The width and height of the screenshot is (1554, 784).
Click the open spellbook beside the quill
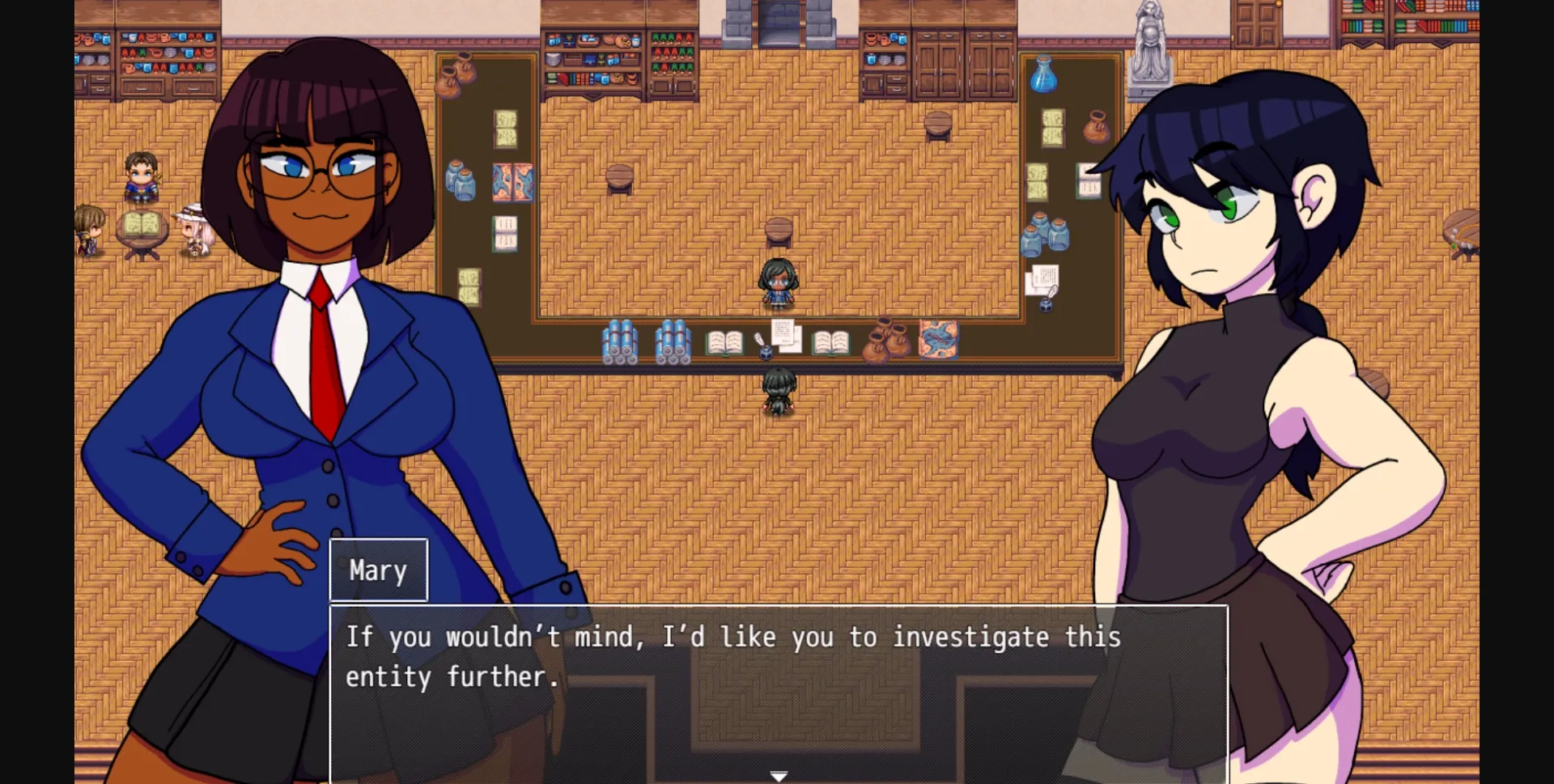point(723,344)
